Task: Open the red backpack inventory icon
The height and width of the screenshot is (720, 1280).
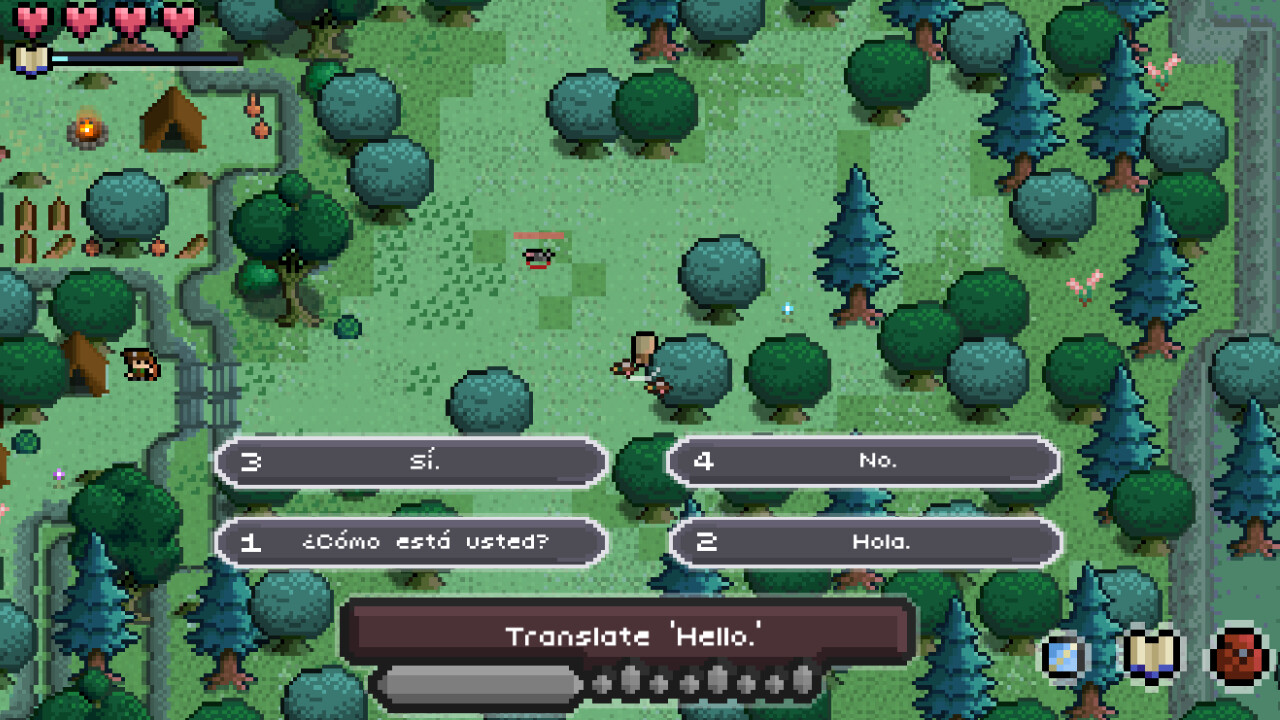Action: [x=1238, y=655]
